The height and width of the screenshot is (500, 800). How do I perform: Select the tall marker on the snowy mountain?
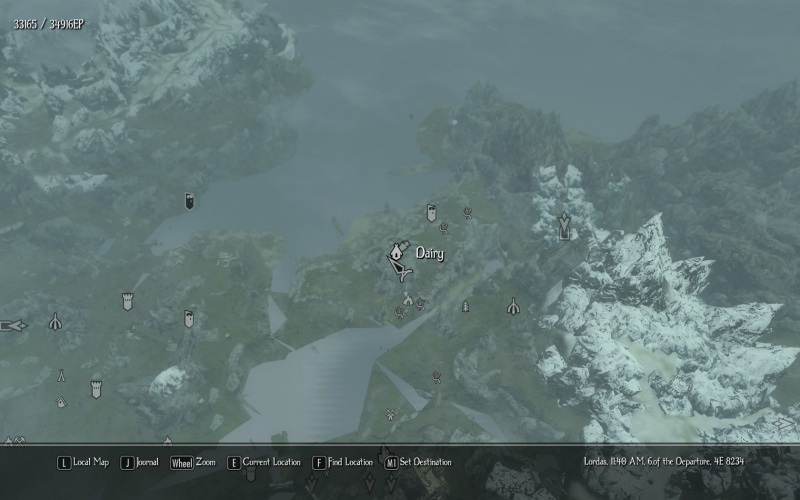click(x=565, y=225)
